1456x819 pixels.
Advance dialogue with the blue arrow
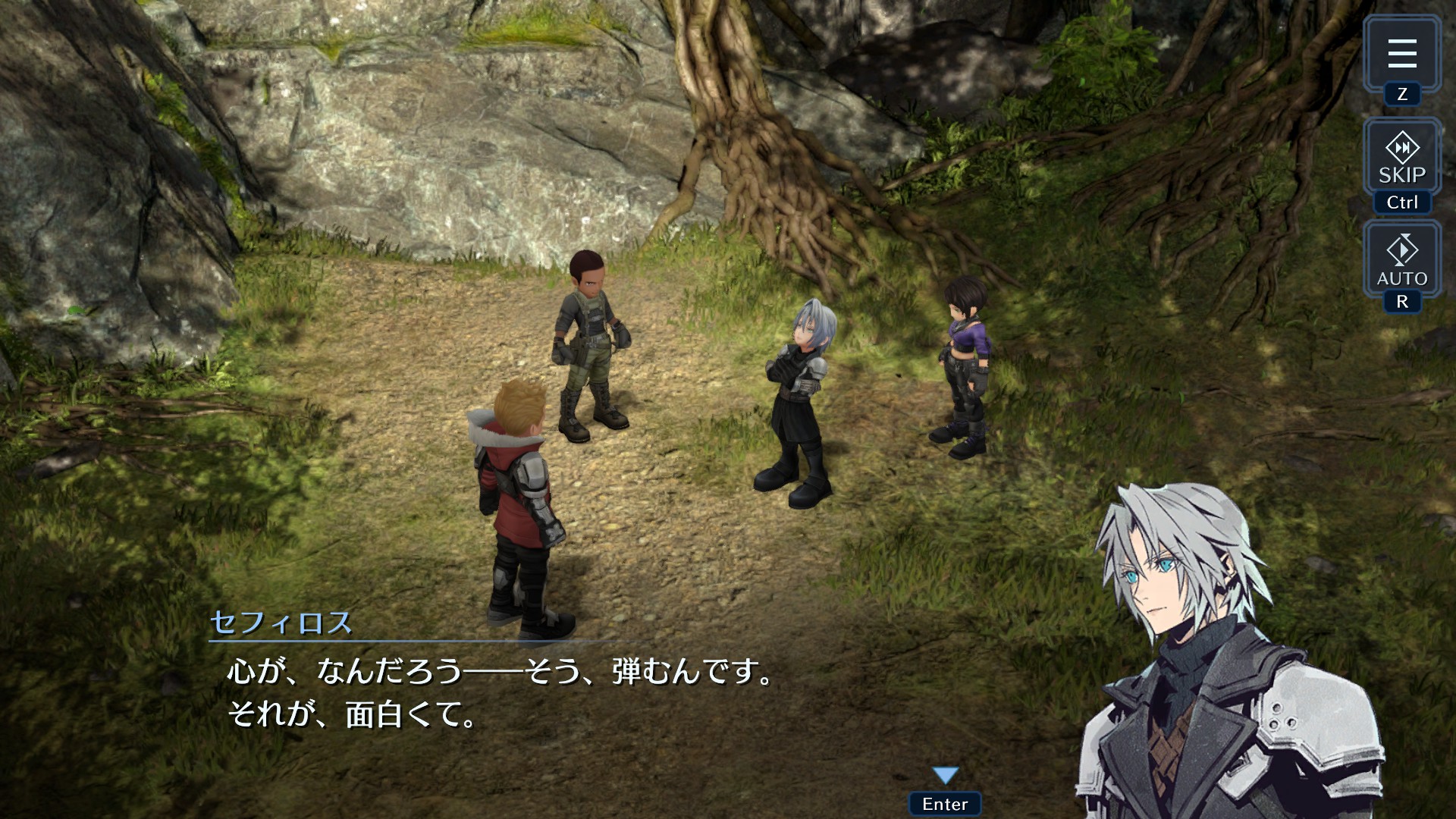click(945, 776)
